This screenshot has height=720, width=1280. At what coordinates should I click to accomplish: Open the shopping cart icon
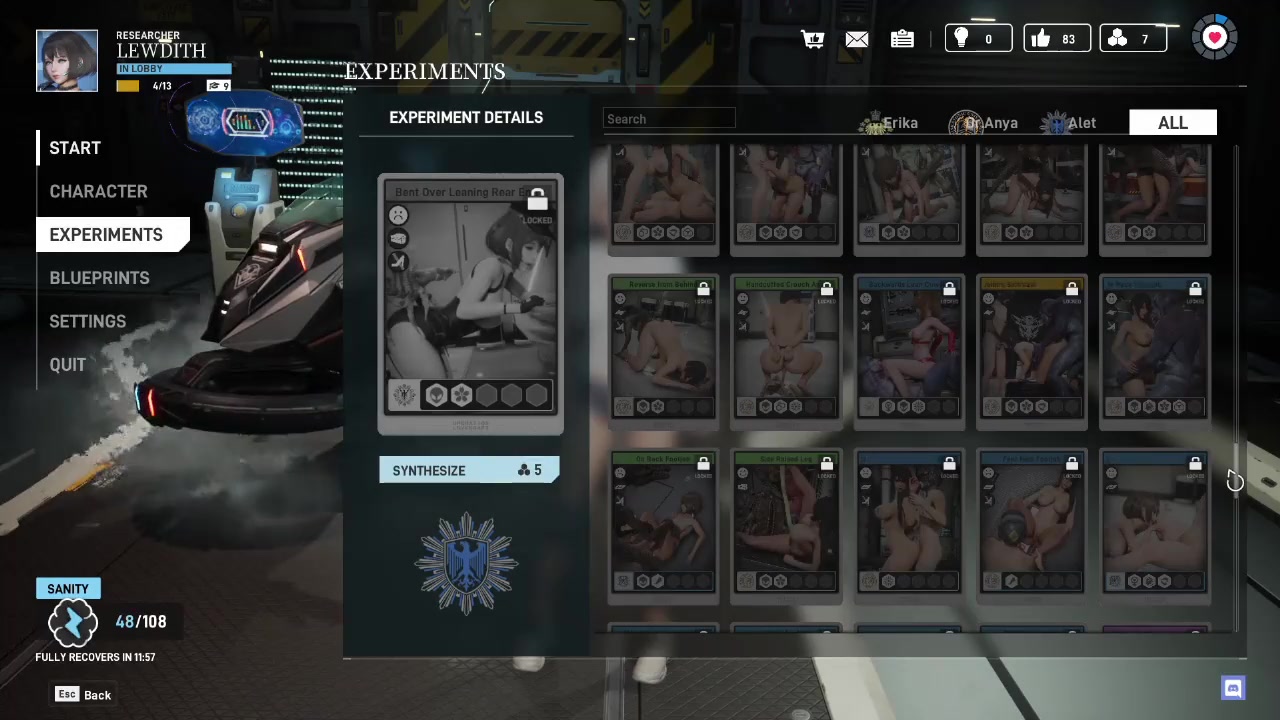(812, 39)
